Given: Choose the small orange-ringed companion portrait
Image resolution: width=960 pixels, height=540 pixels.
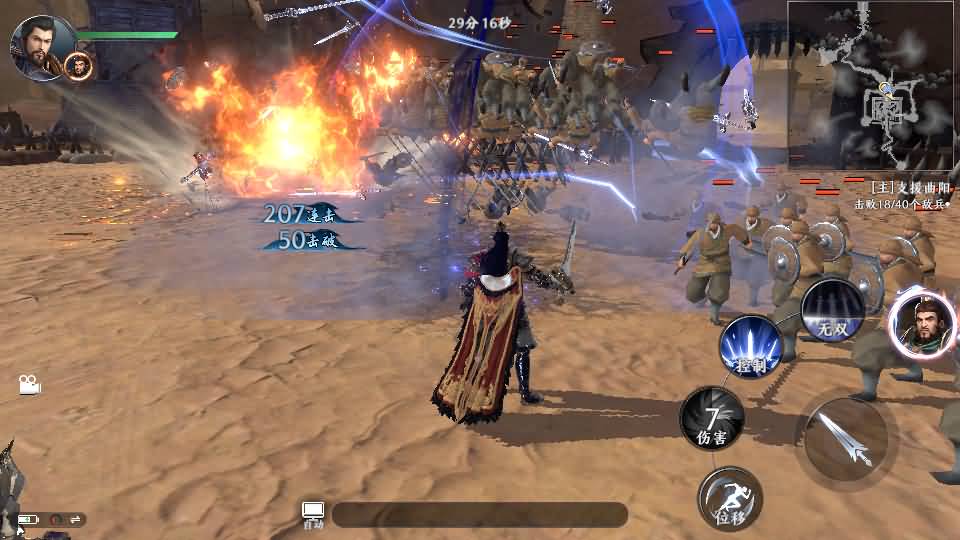Looking at the screenshot, I should [x=78, y=66].
